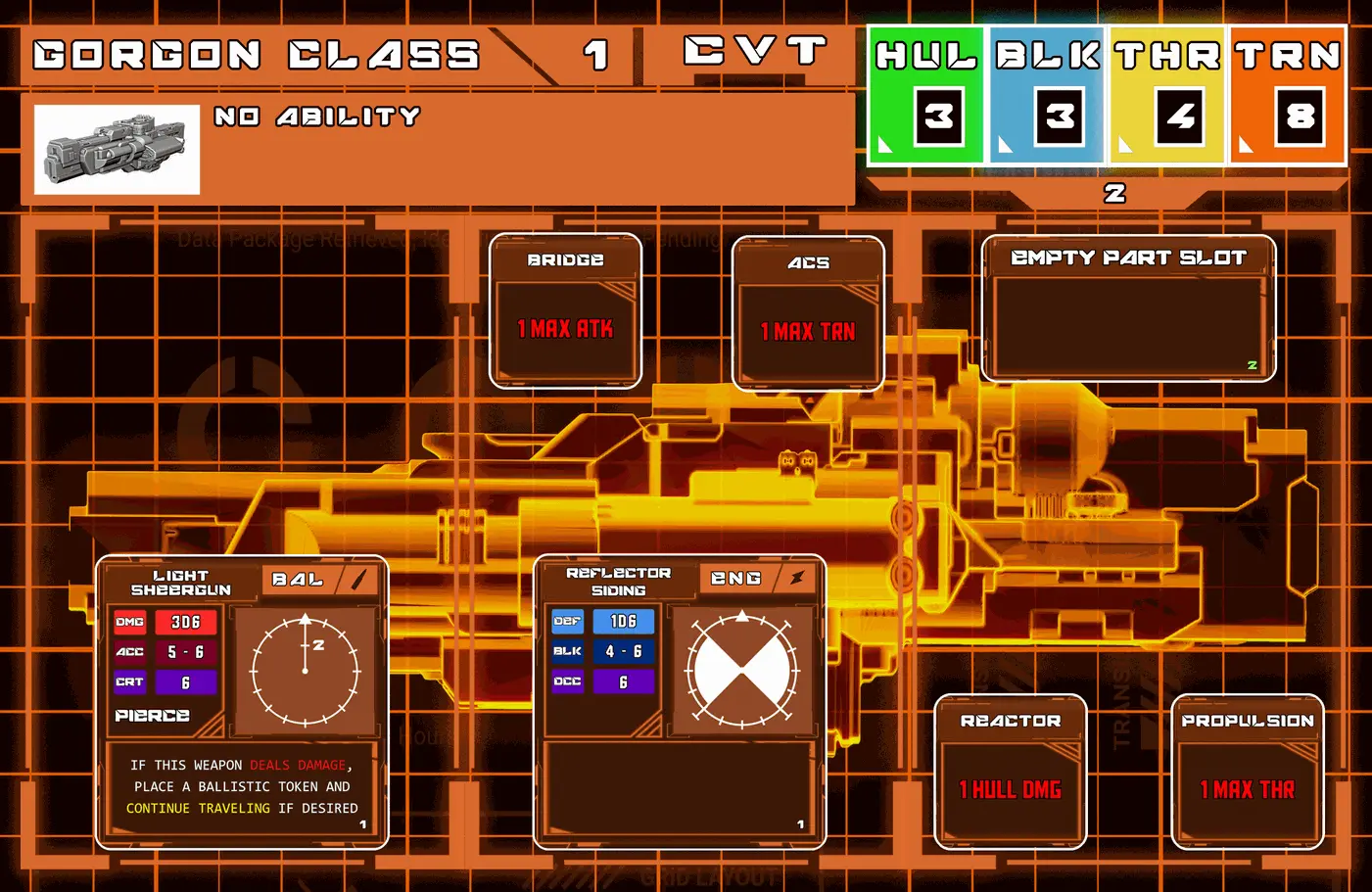The width and height of the screenshot is (1372, 892).
Task: Select the Bridge part card
Action: pos(565,310)
